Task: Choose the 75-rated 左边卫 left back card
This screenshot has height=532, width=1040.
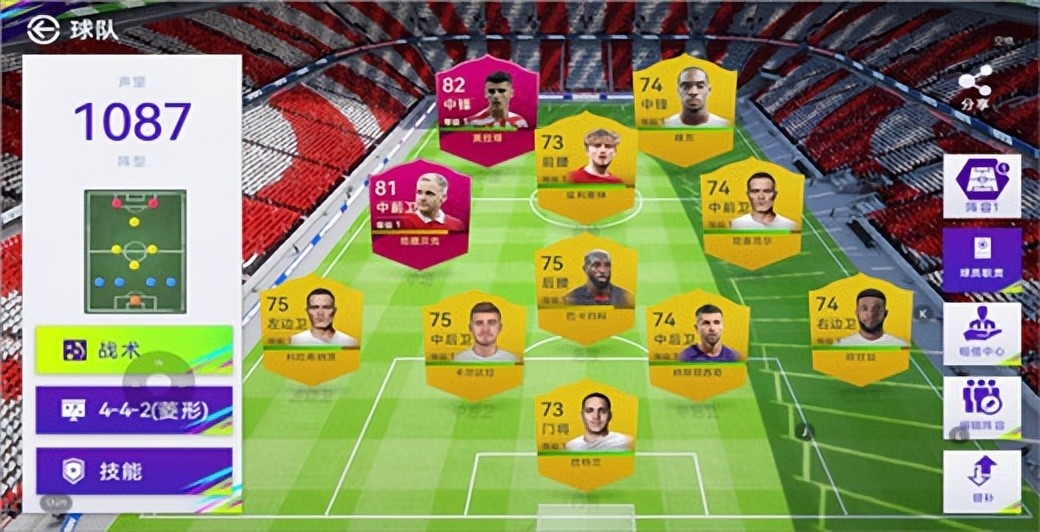Action: tap(311, 328)
